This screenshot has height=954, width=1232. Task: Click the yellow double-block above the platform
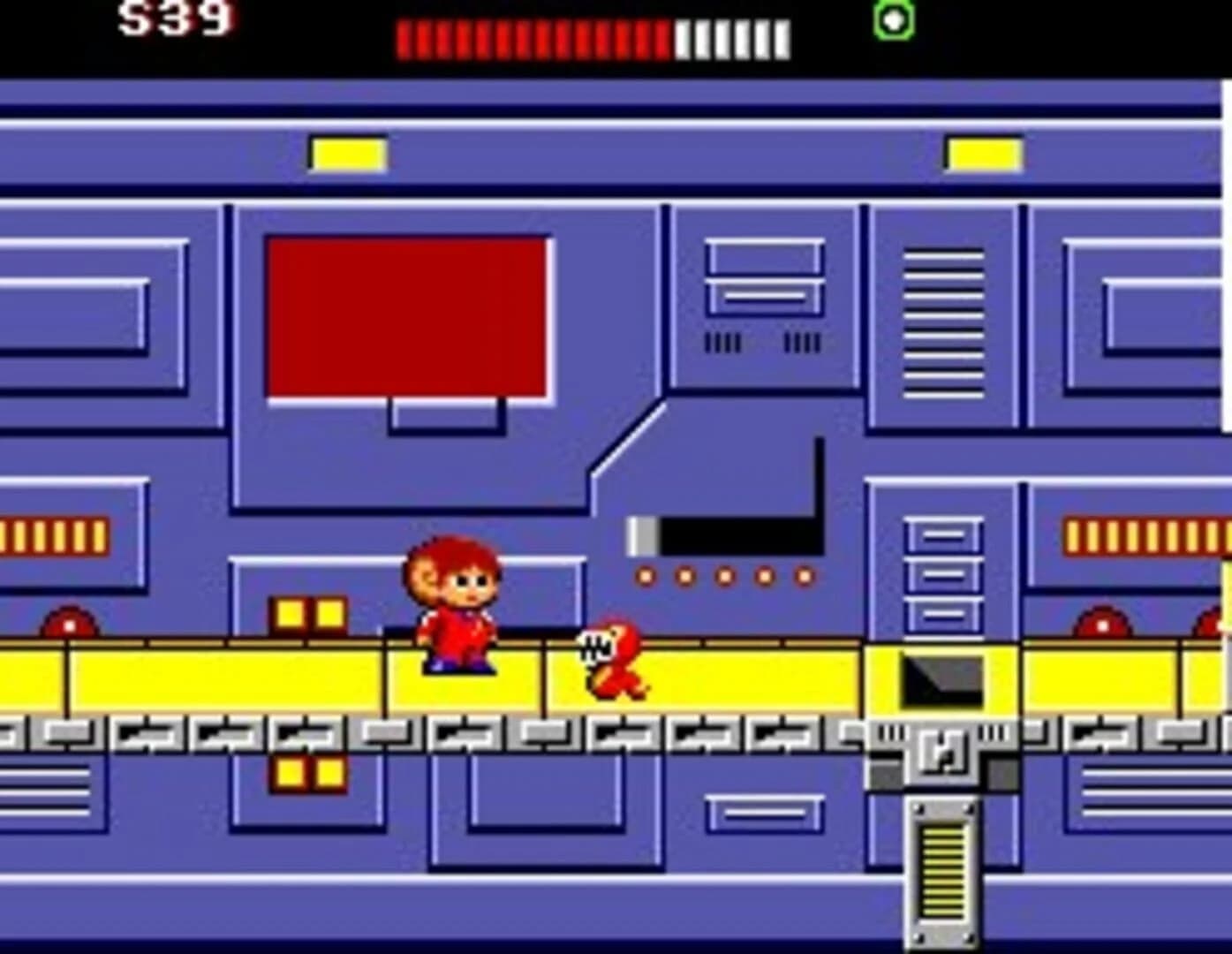click(307, 614)
